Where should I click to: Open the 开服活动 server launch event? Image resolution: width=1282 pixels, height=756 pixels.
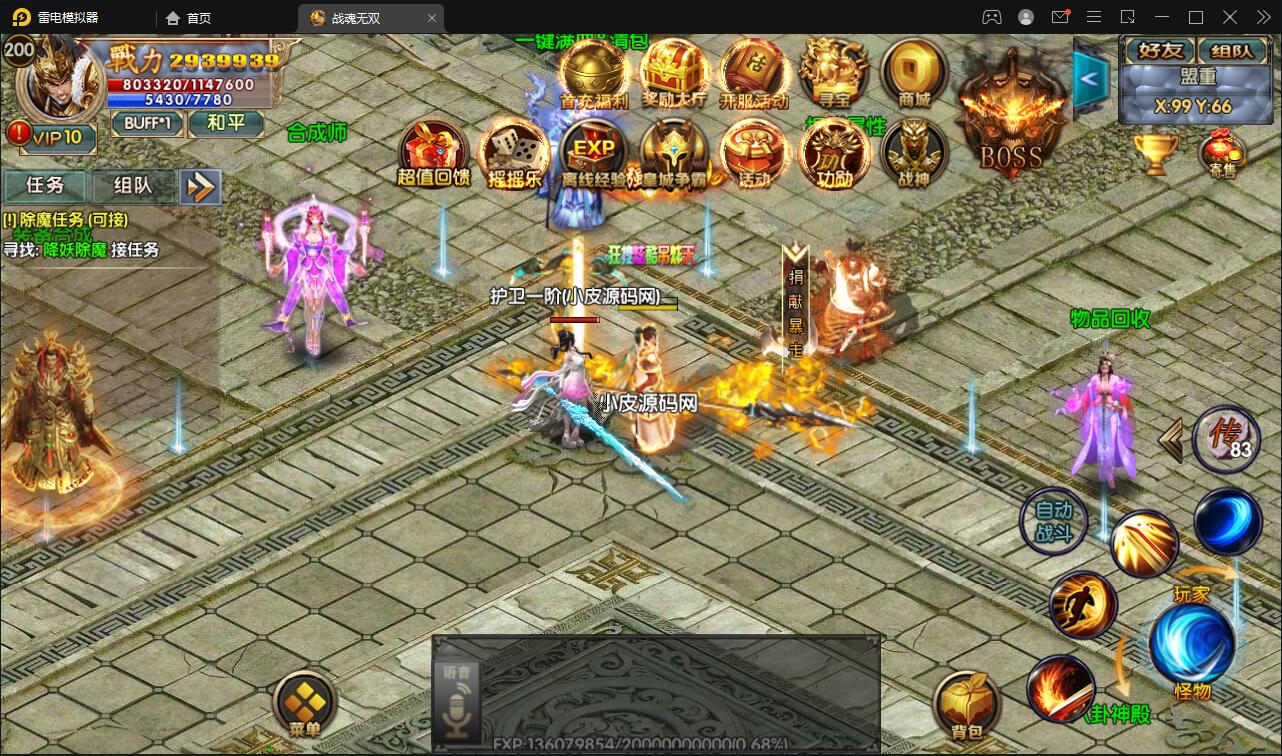coord(754,72)
